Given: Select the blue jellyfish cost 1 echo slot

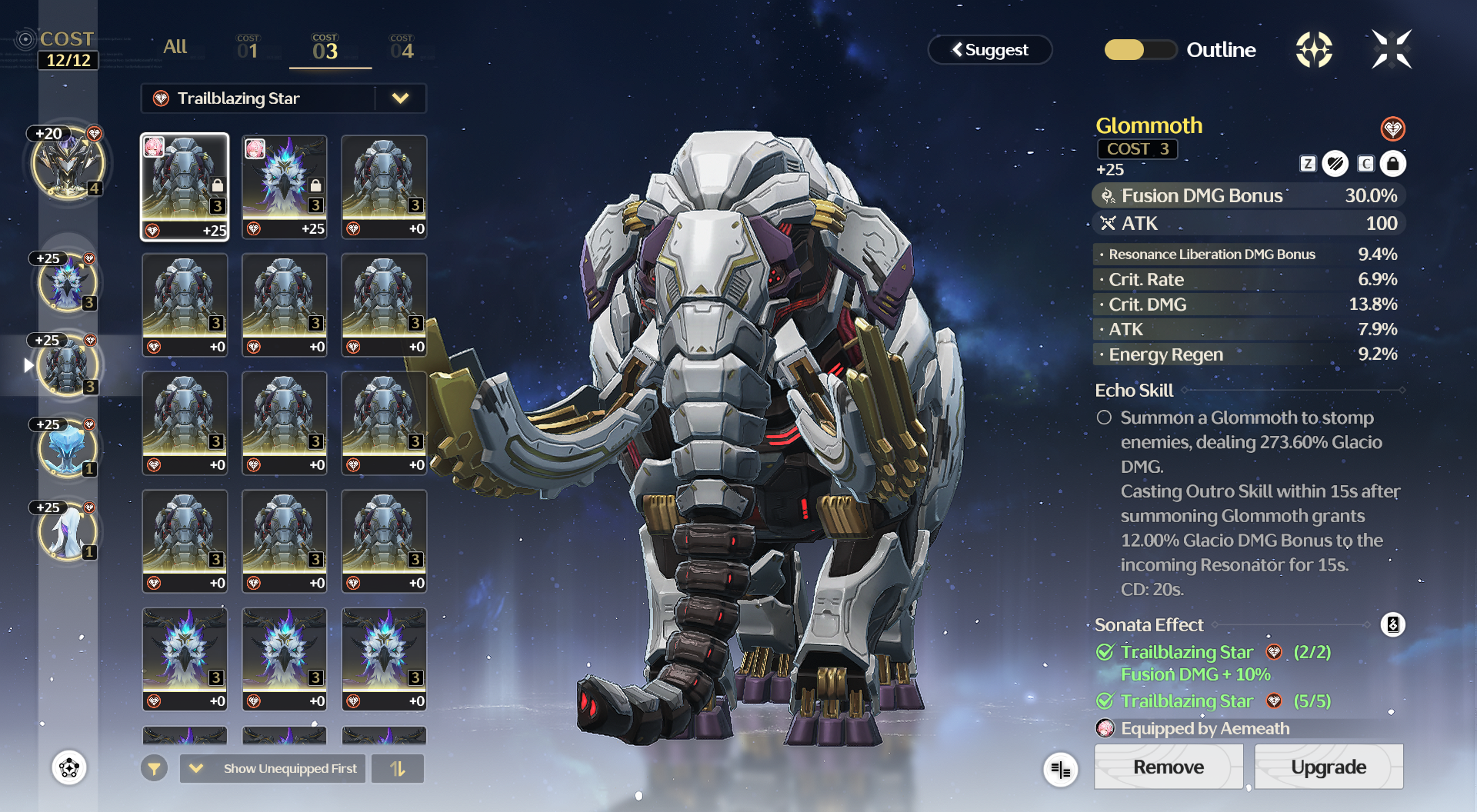Looking at the screenshot, I should tap(68, 448).
